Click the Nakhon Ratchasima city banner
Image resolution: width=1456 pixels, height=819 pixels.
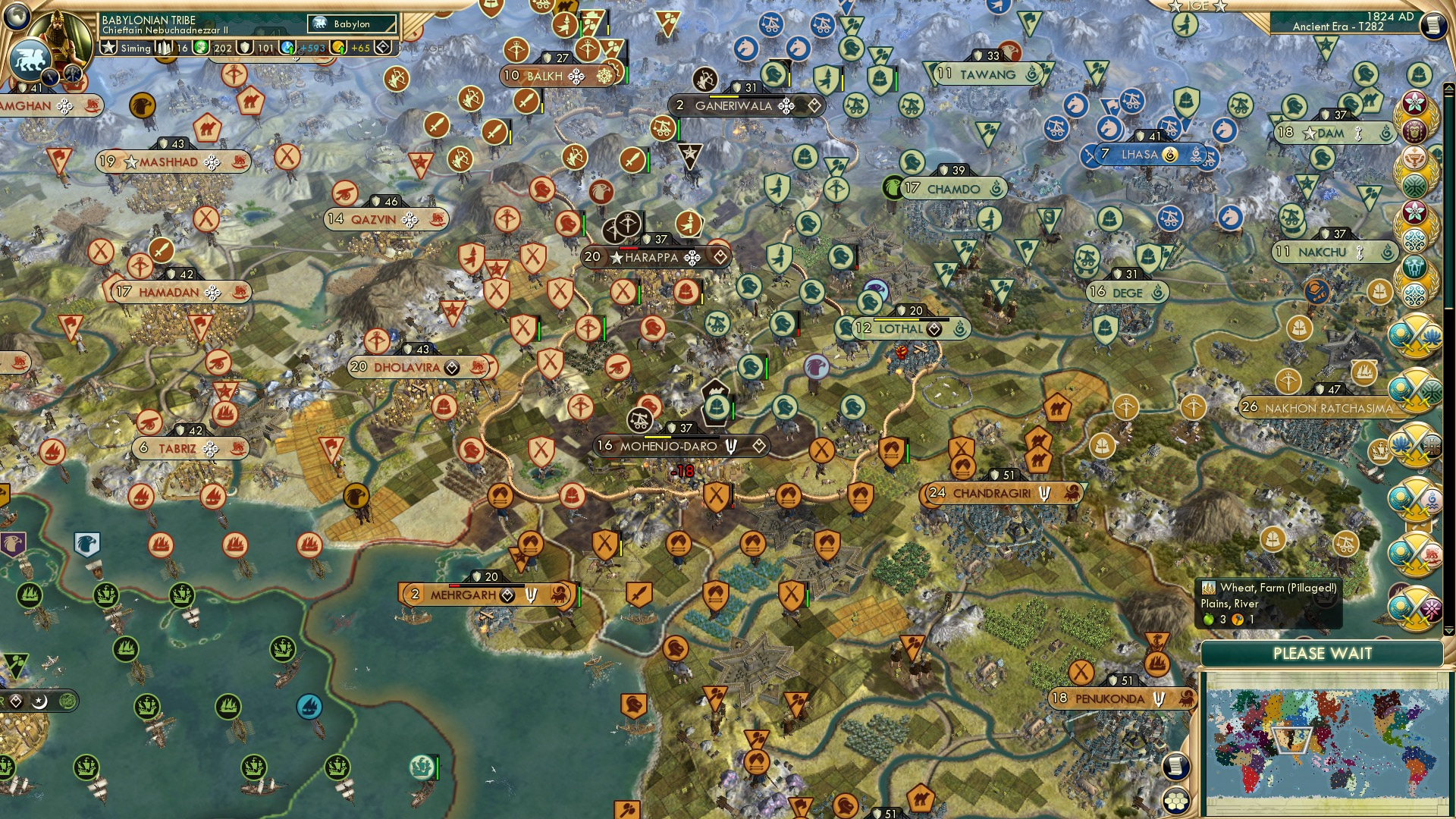(x=1328, y=408)
